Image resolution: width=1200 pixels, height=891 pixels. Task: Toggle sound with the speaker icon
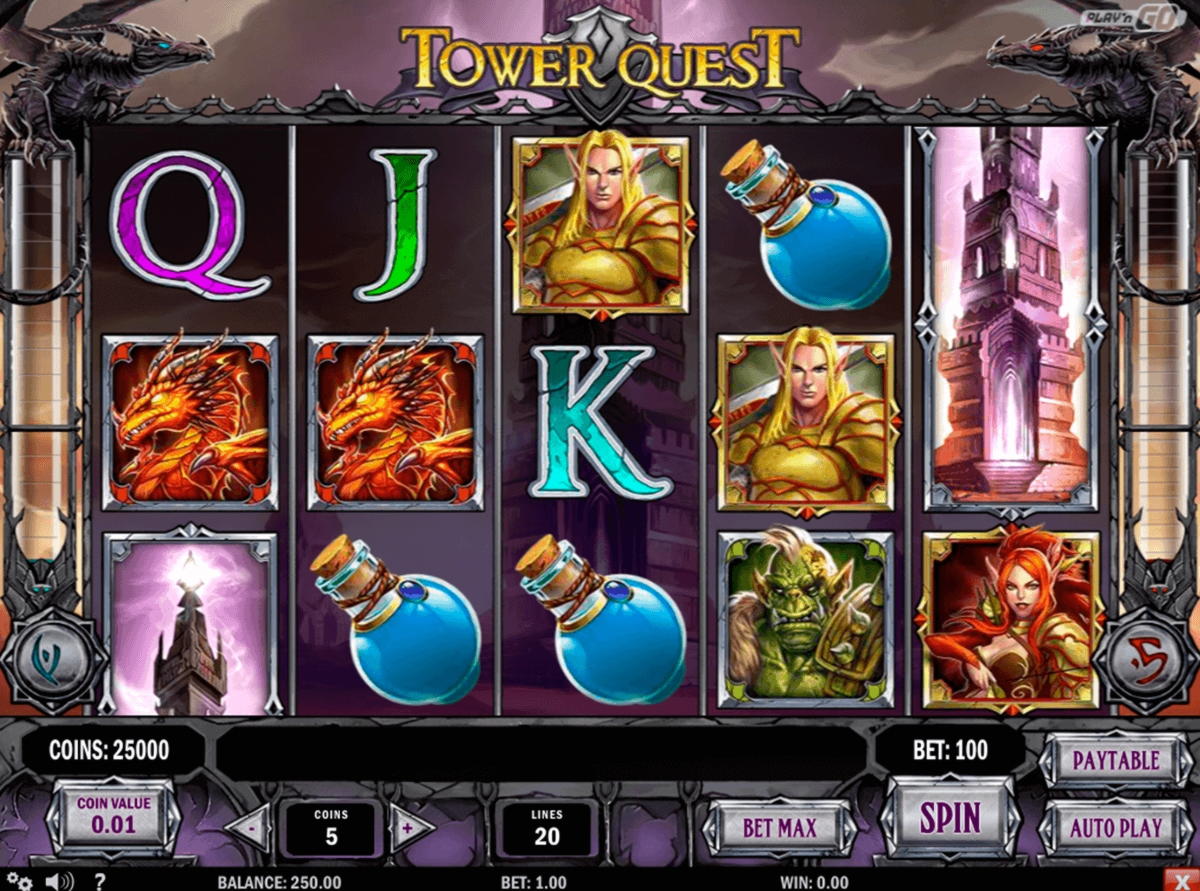pos(58,881)
